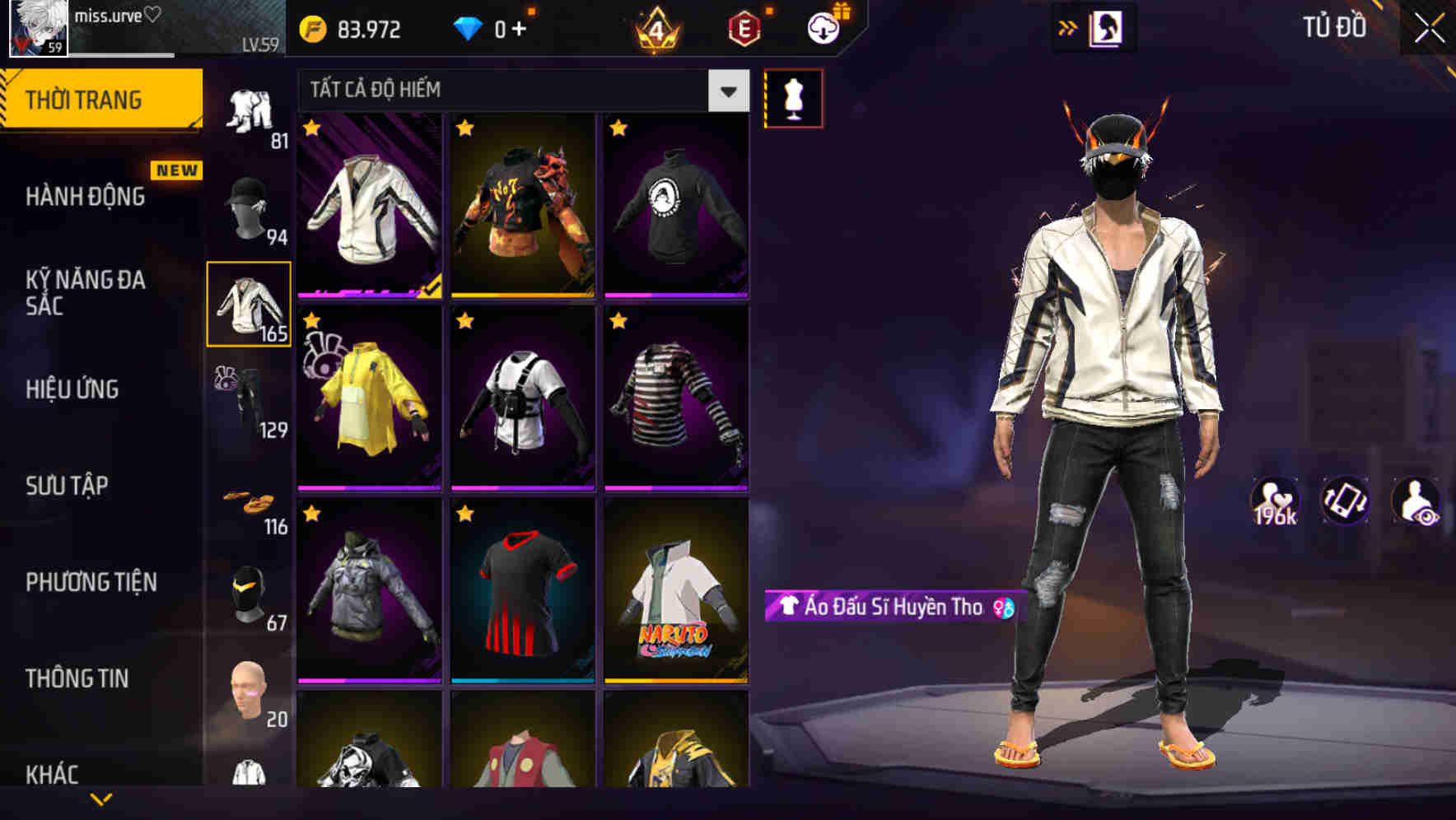Open the character card icon near TỦ ĐỒ
1456x820 pixels.
[x=1104, y=27]
